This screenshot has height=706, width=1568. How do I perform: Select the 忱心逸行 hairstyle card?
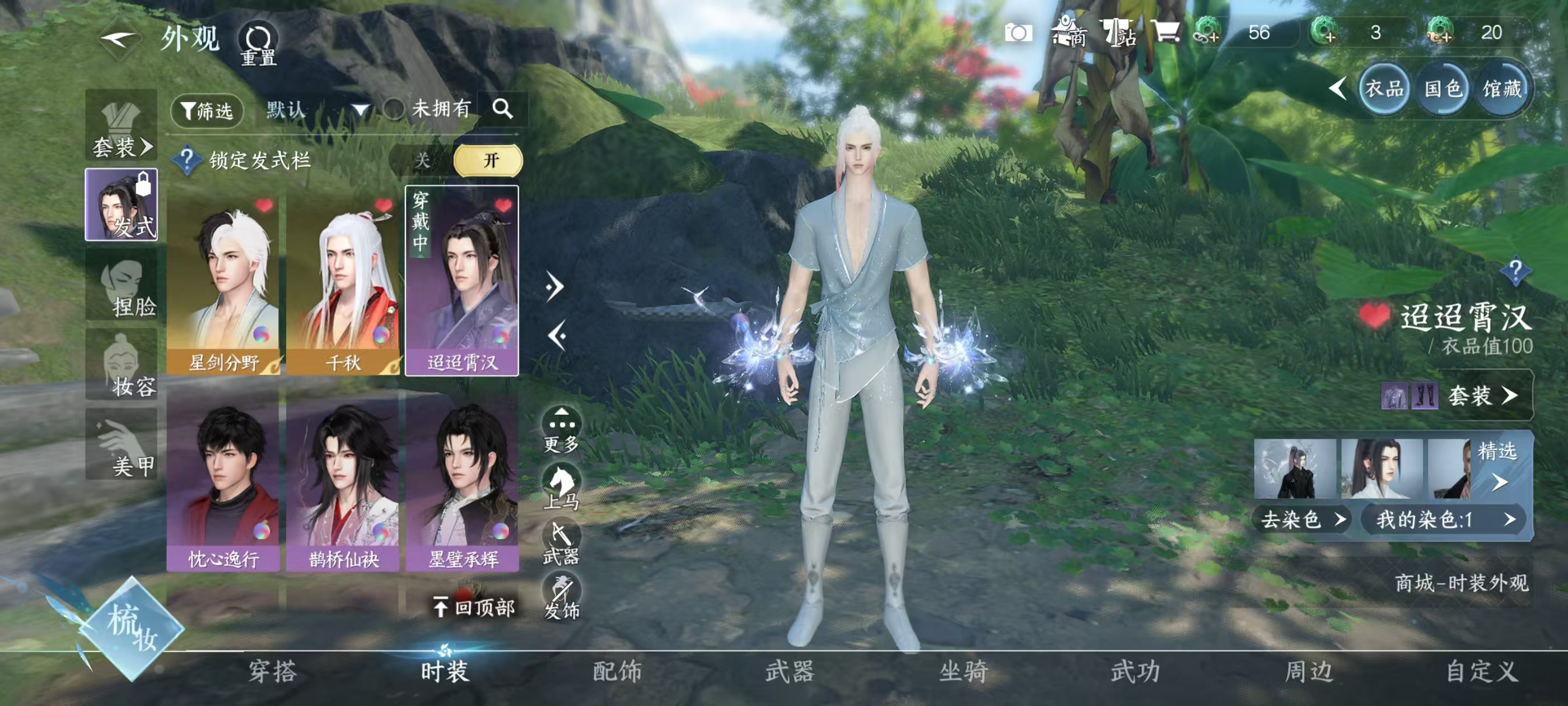[224, 481]
